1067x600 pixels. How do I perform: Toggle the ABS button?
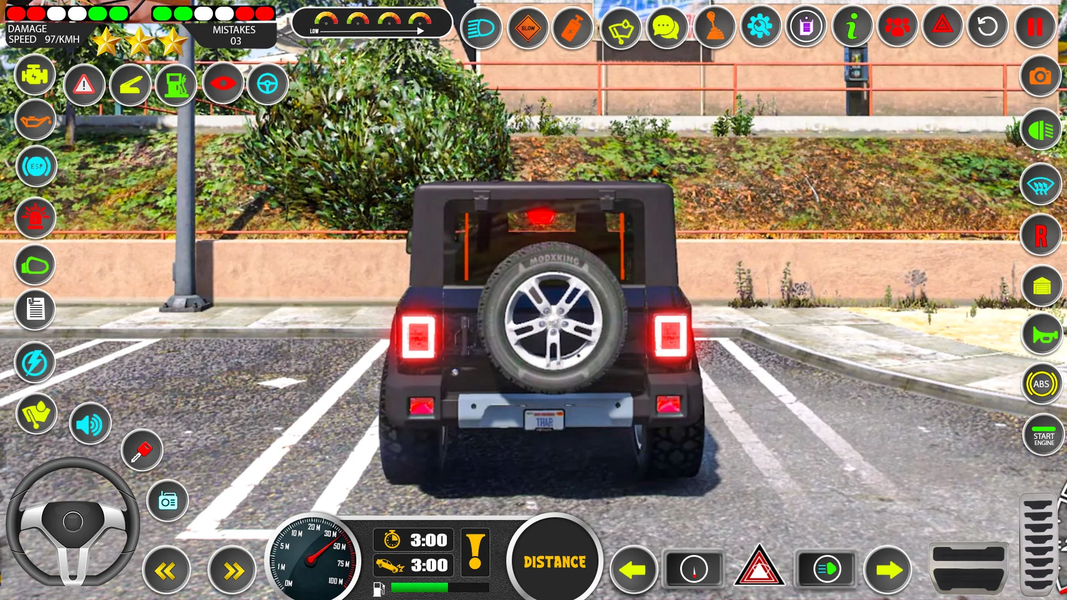[1042, 384]
